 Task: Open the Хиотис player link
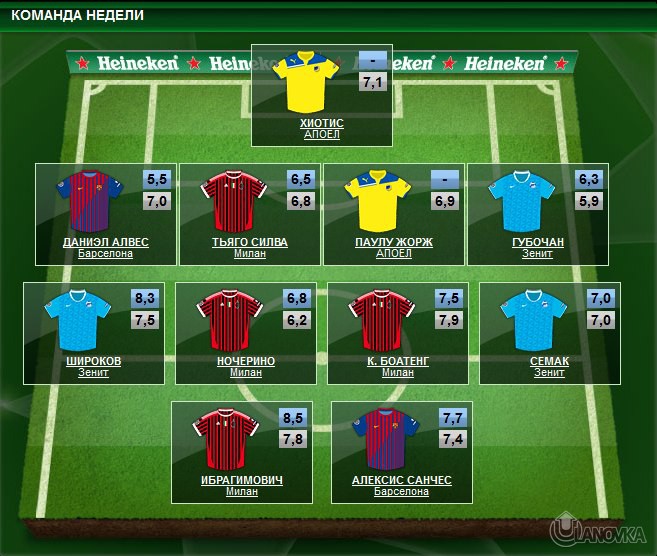[321, 123]
